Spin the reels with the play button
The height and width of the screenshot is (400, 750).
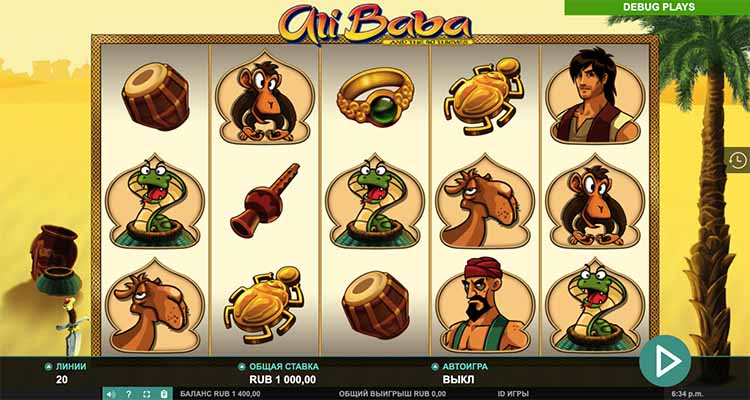(665, 357)
